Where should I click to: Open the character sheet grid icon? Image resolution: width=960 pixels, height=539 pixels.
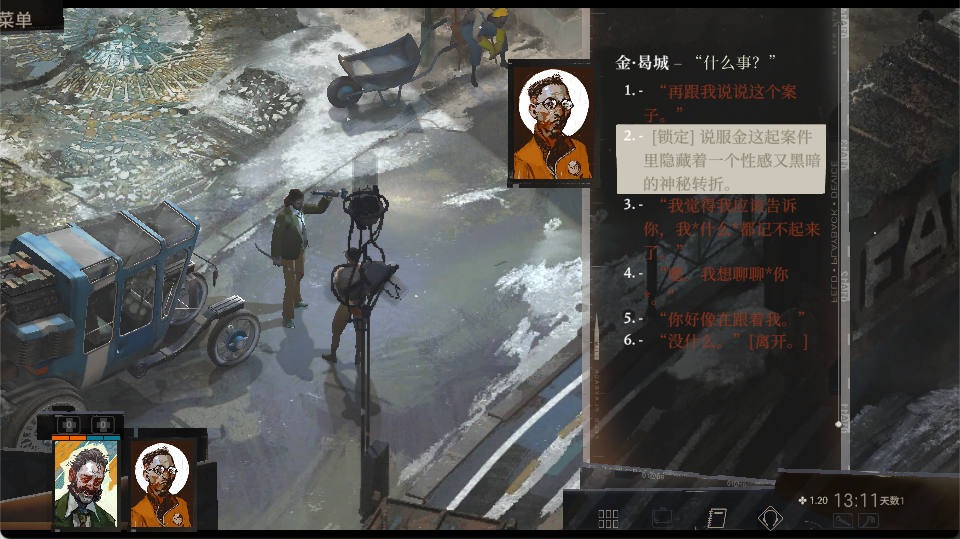point(608,518)
